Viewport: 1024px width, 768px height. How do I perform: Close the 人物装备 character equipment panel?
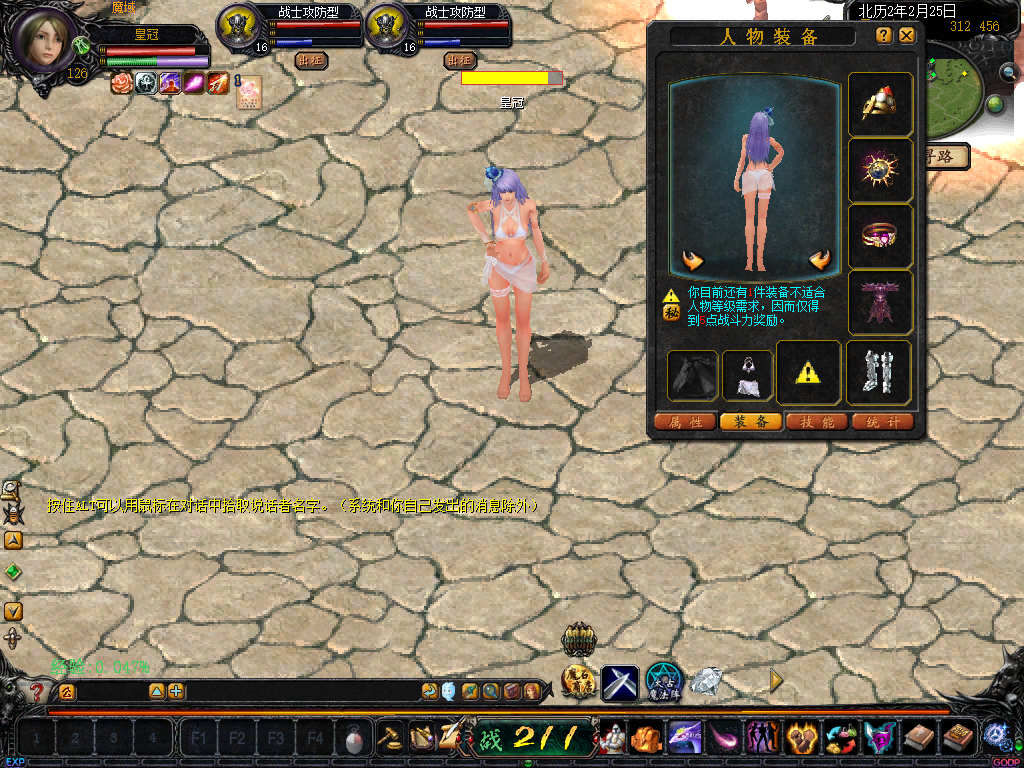(907, 35)
